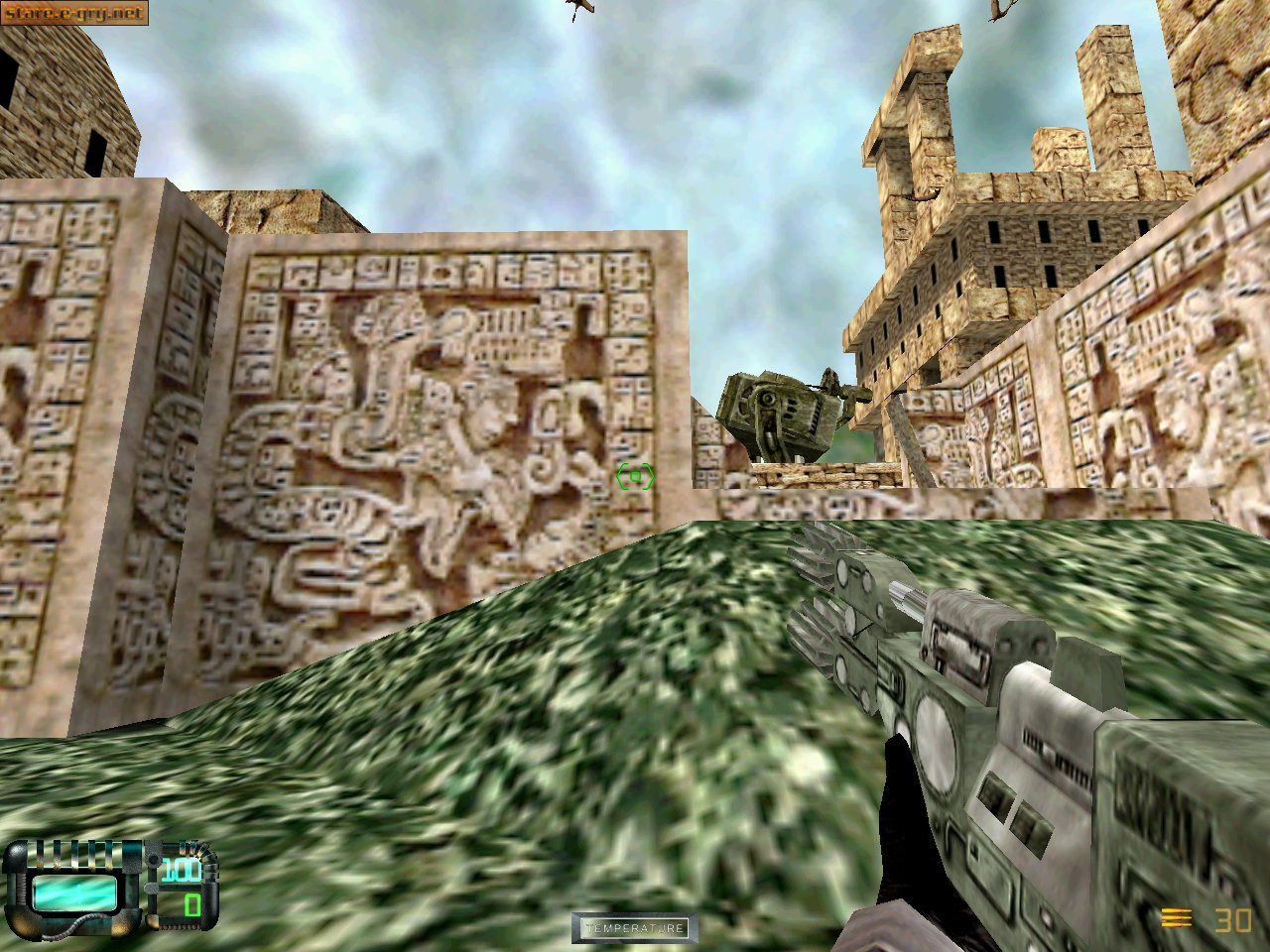Click the yellow bullets ammo icon

point(1177,917)
